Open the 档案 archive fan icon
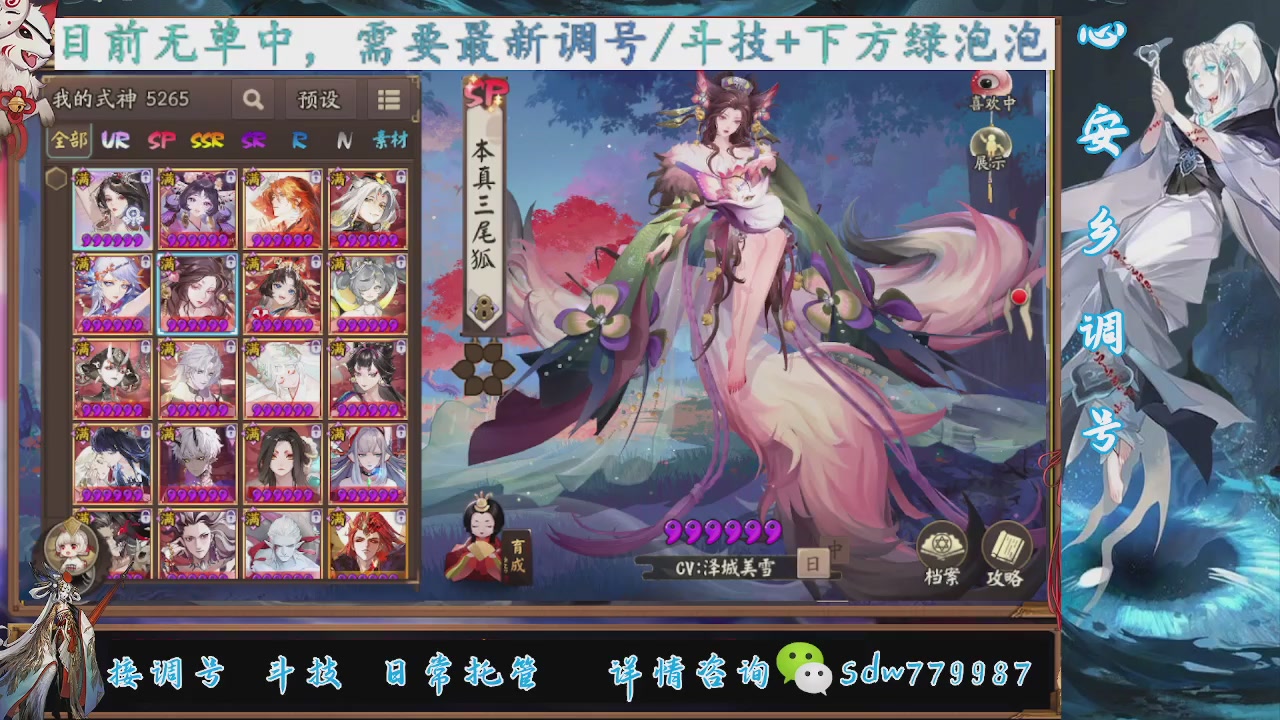 point(941,542)
